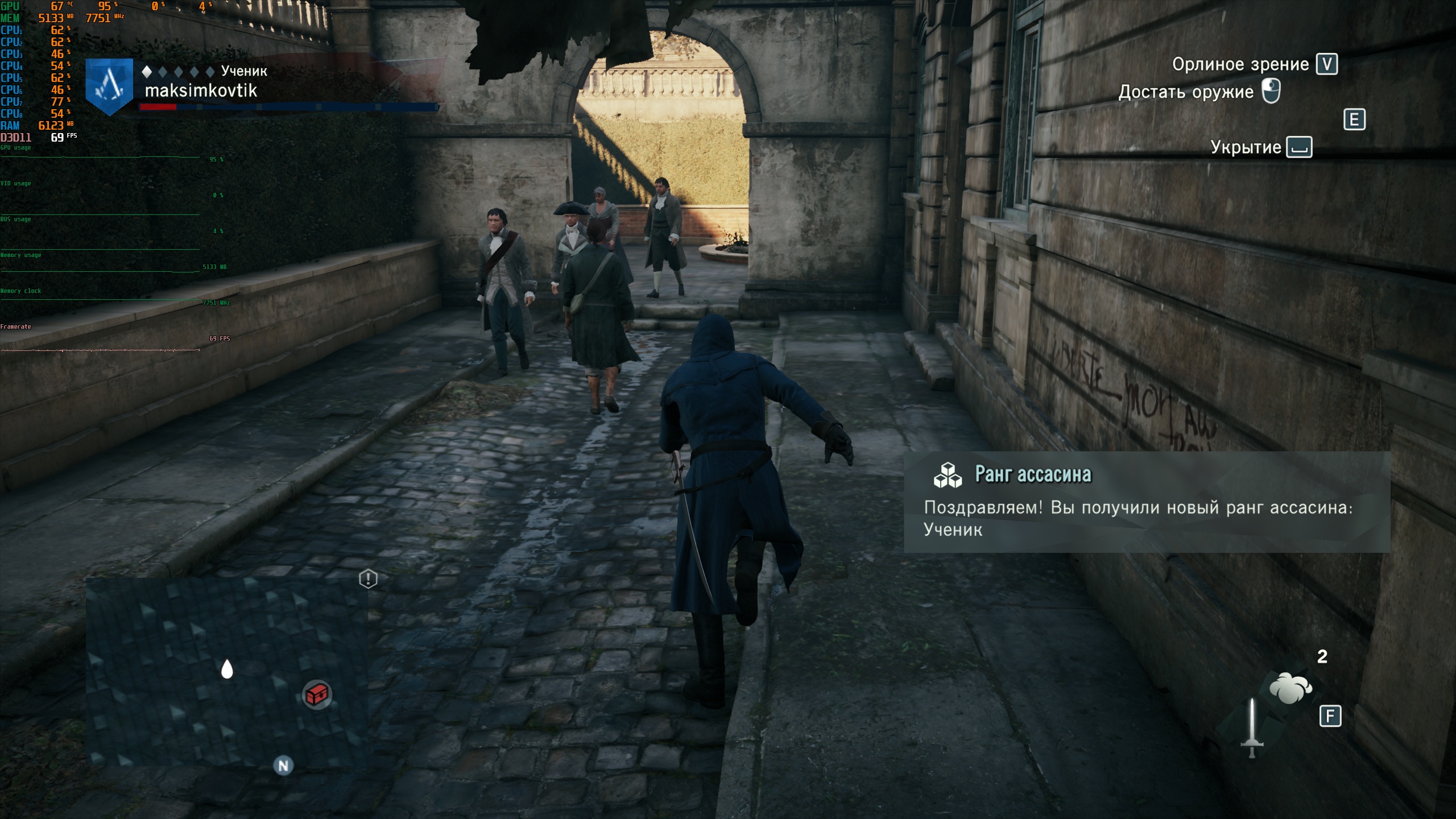Image resolution: width=1456 pixels, height=819 pixels.
Task: Click the blue Assassin crest emblem
Action: click(109, 86)
